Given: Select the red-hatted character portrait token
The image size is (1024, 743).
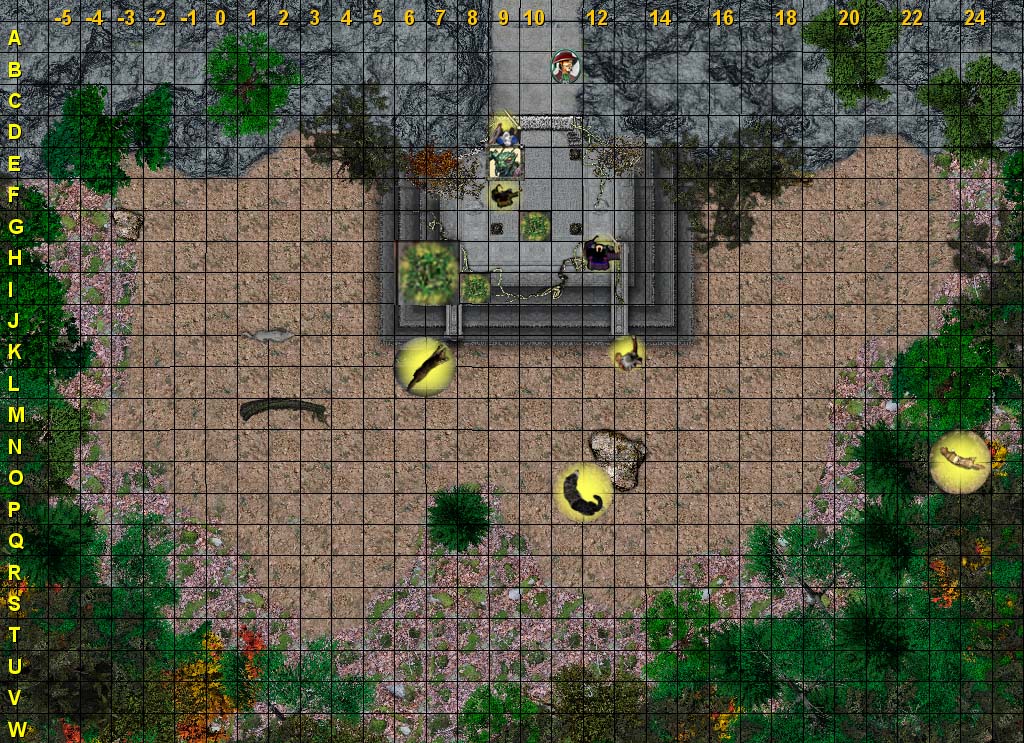Looking at the screenshot, I should click(566, 66).
